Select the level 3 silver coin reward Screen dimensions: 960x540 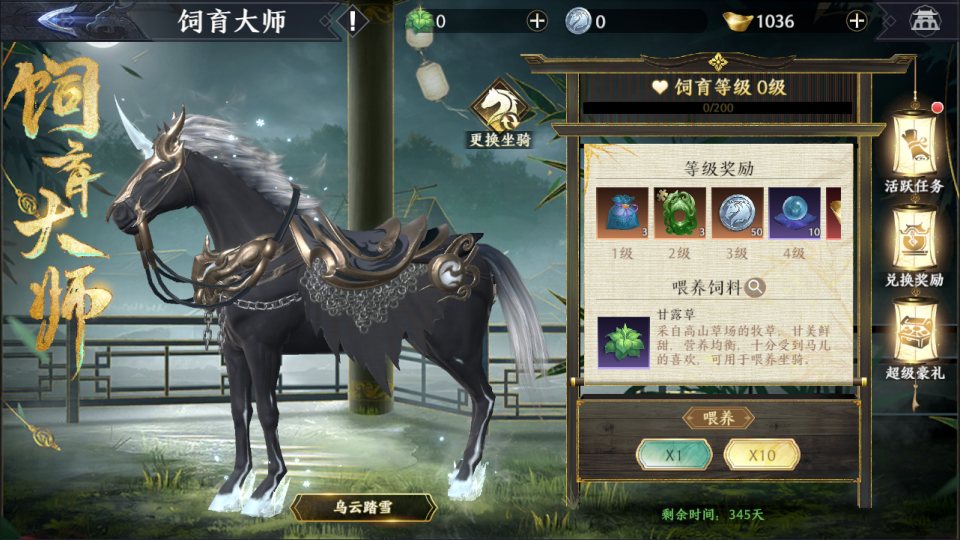[x=737, y=213]
